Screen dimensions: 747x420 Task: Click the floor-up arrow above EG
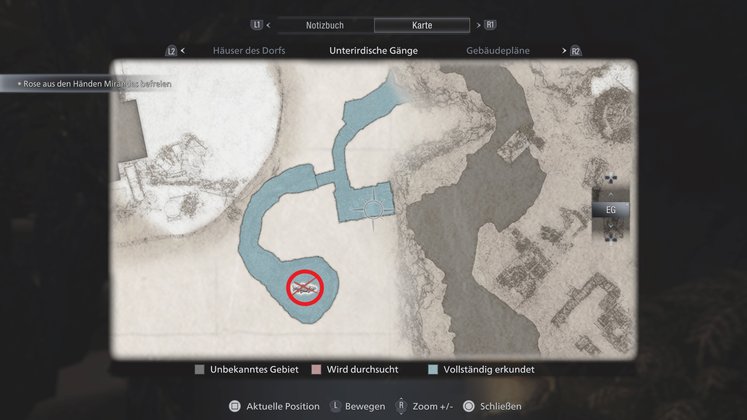(x=611, y=194)
